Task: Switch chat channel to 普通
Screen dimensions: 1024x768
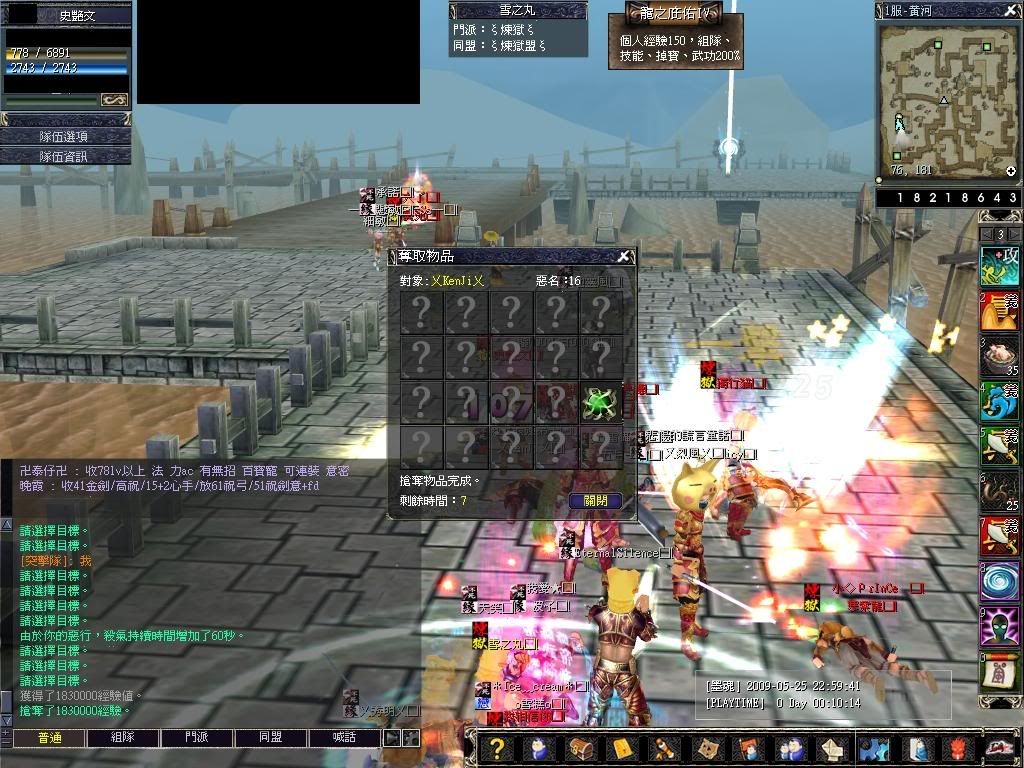Action: click(48, 738)
